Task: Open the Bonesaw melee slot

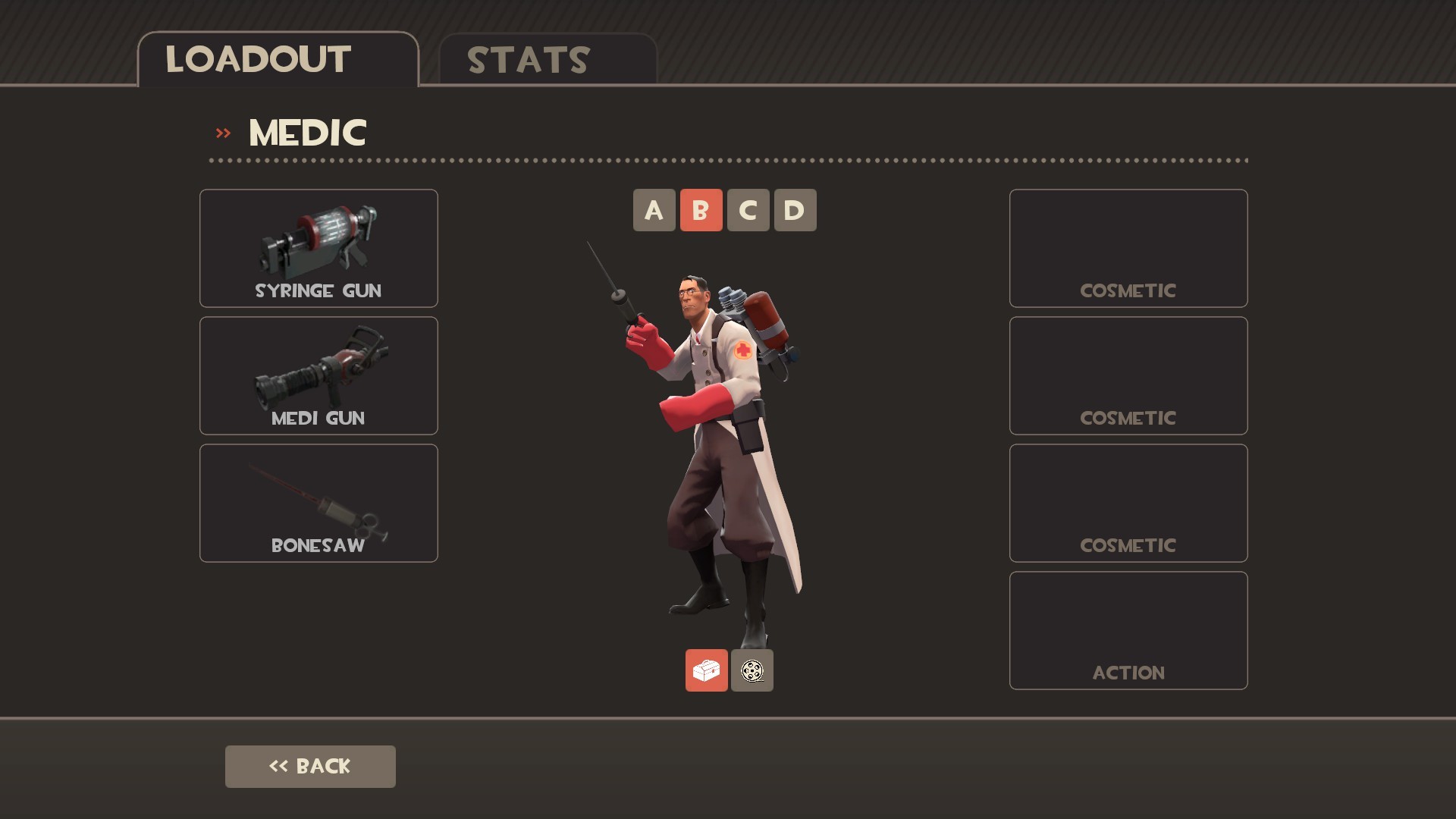Action: (318, 502)
